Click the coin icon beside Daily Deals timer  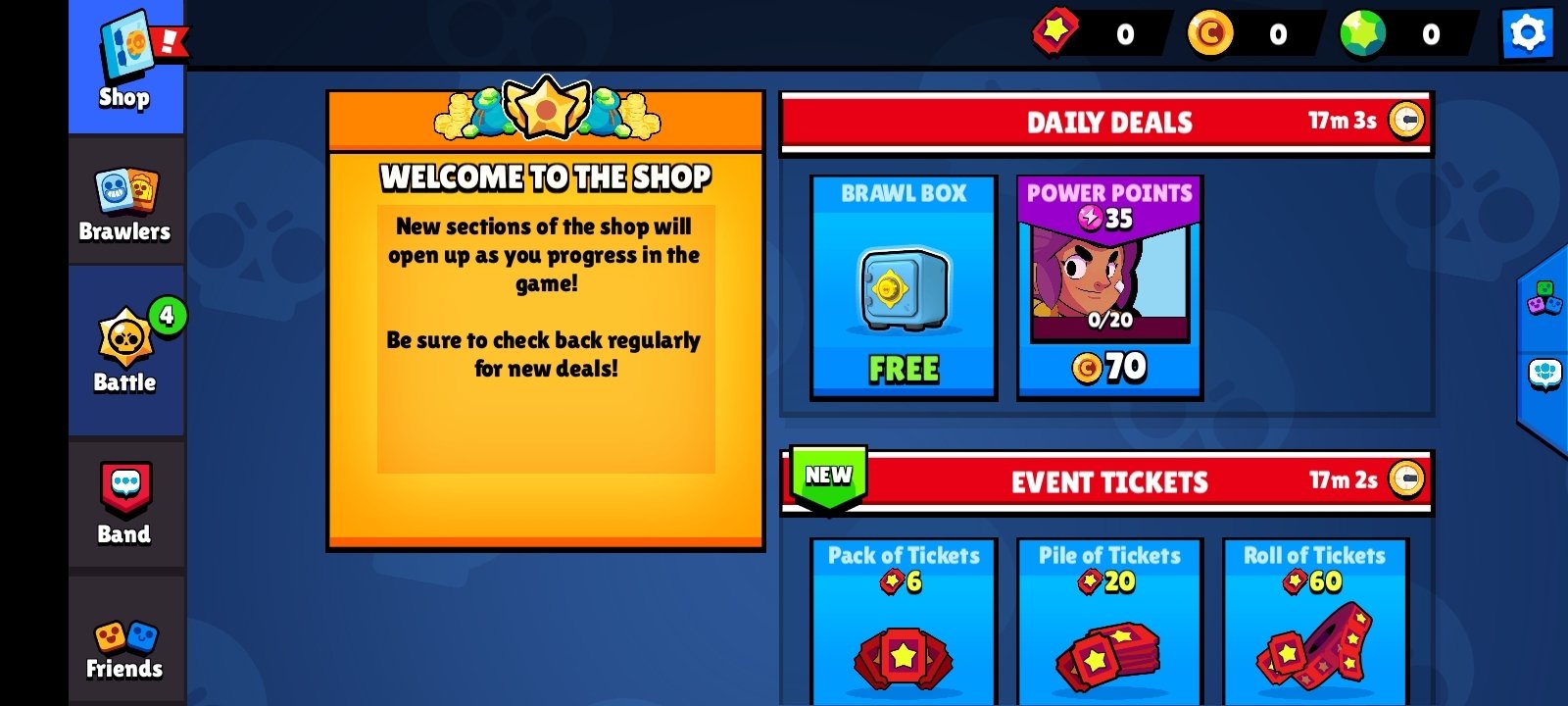pyautogui.click(x=1405, y=122)
